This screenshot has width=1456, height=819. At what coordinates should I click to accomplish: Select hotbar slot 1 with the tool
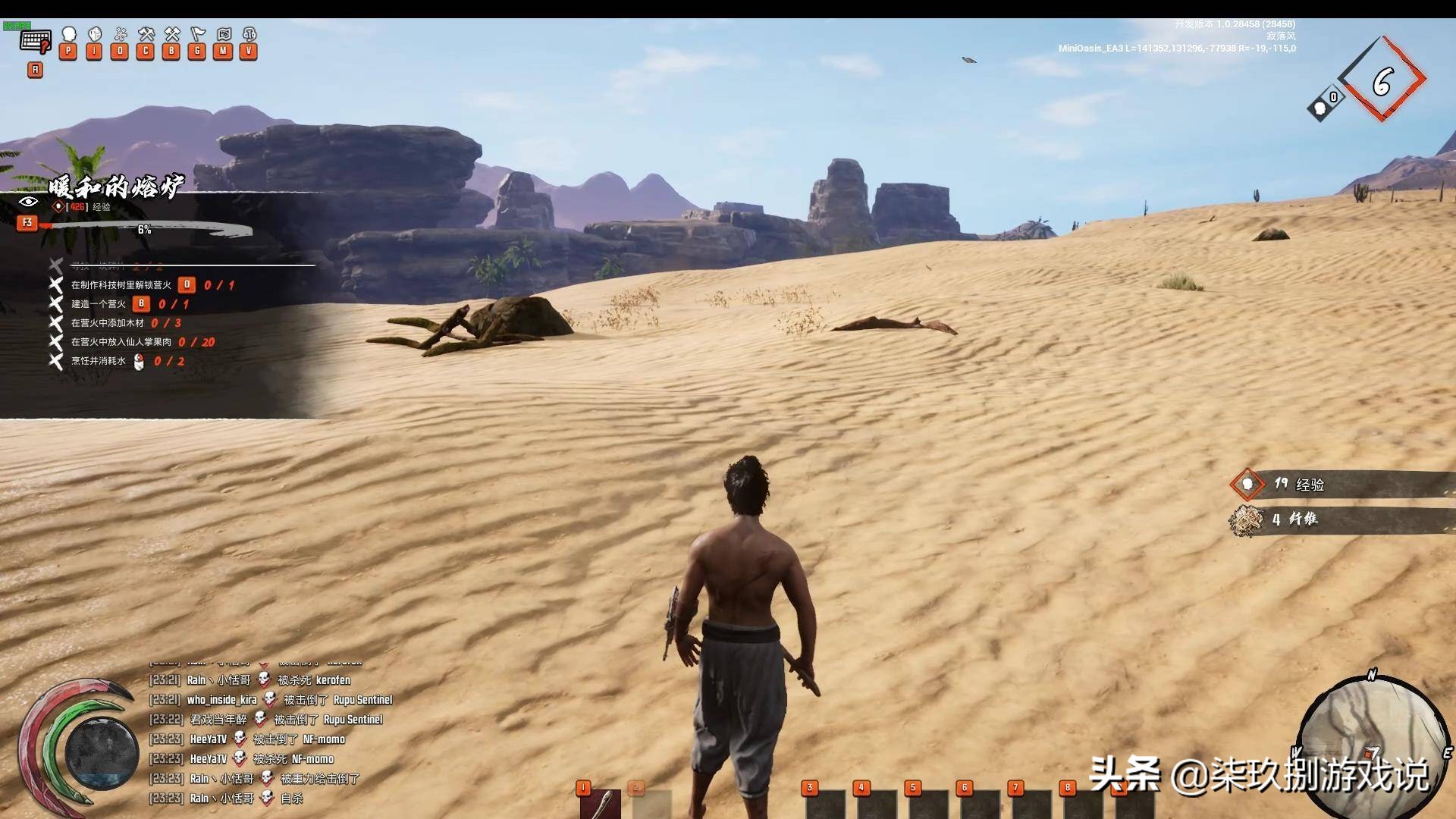(x=601, y=804)
